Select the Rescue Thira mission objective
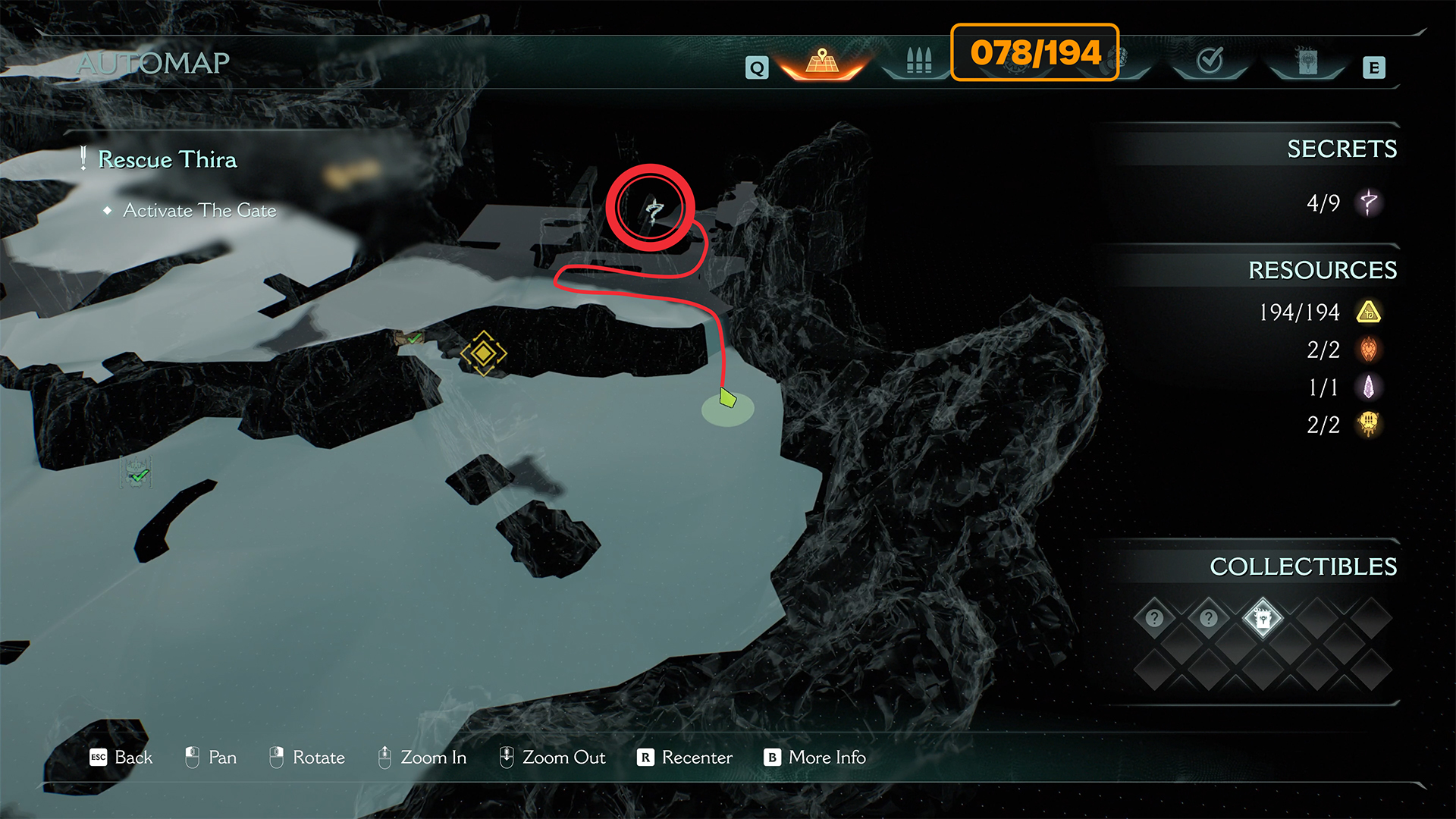 (x=167, y=160)
